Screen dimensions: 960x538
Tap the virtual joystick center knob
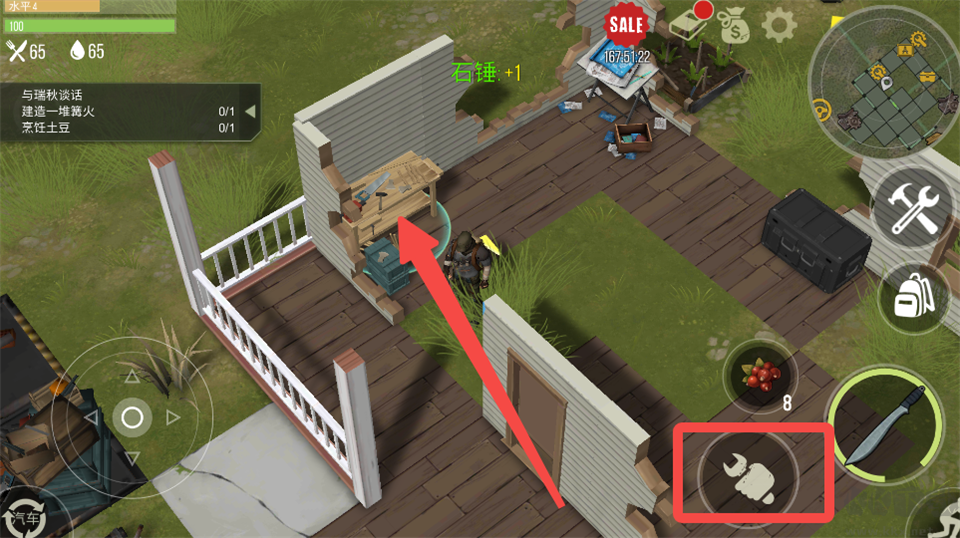tap(132, 416)
